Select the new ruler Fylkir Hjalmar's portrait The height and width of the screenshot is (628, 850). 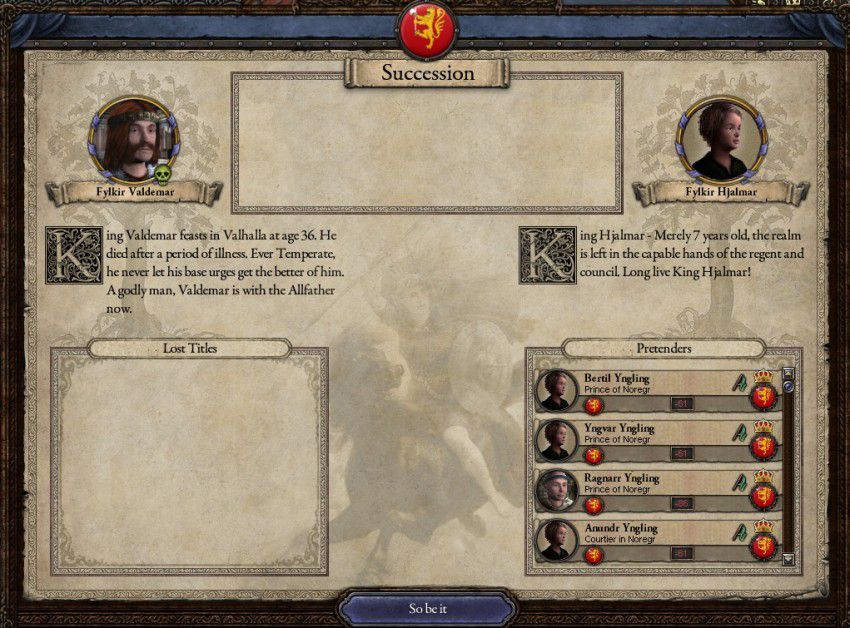[x=715, y=139]
